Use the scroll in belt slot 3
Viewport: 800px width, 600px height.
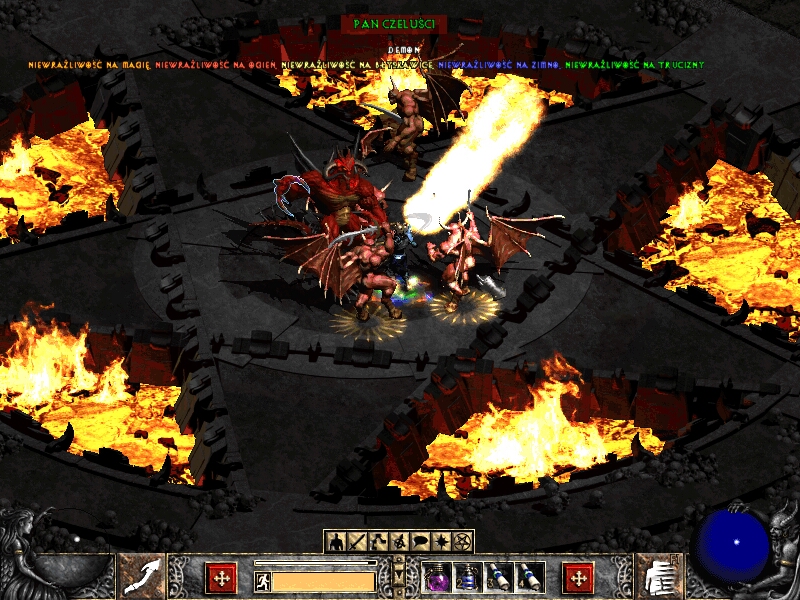point(498,577)
